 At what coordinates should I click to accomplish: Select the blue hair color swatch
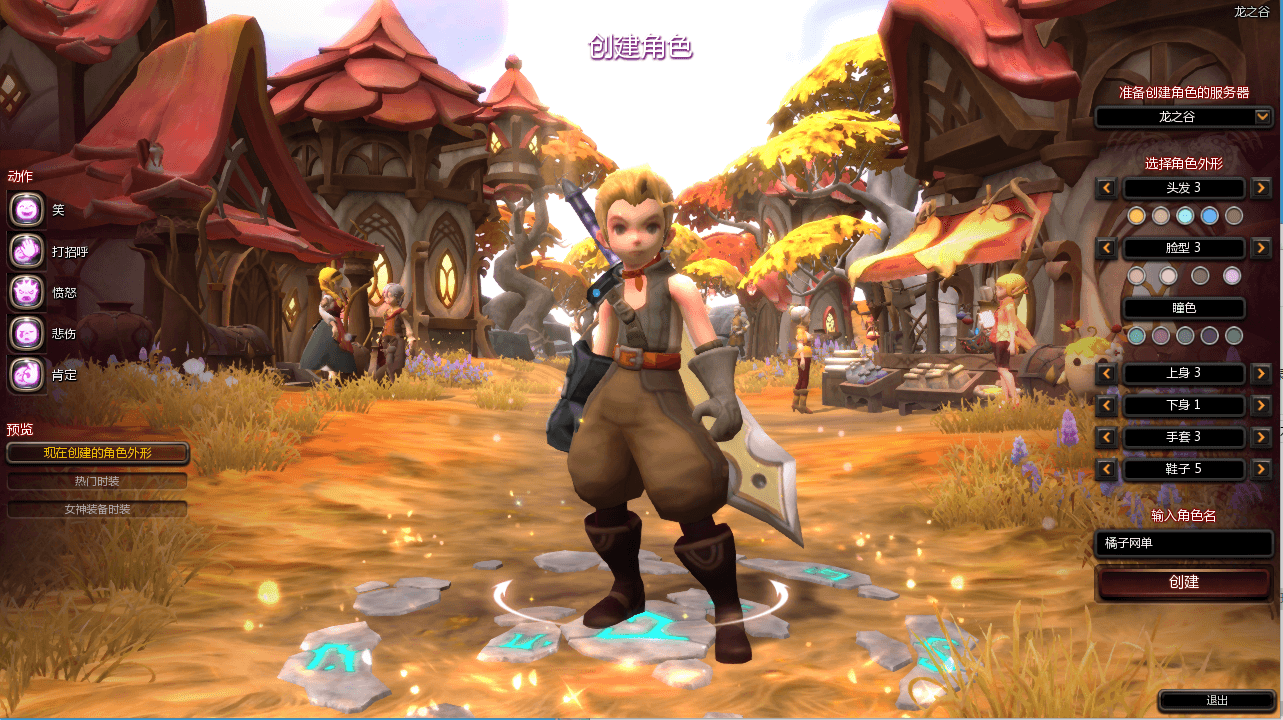1208,216
